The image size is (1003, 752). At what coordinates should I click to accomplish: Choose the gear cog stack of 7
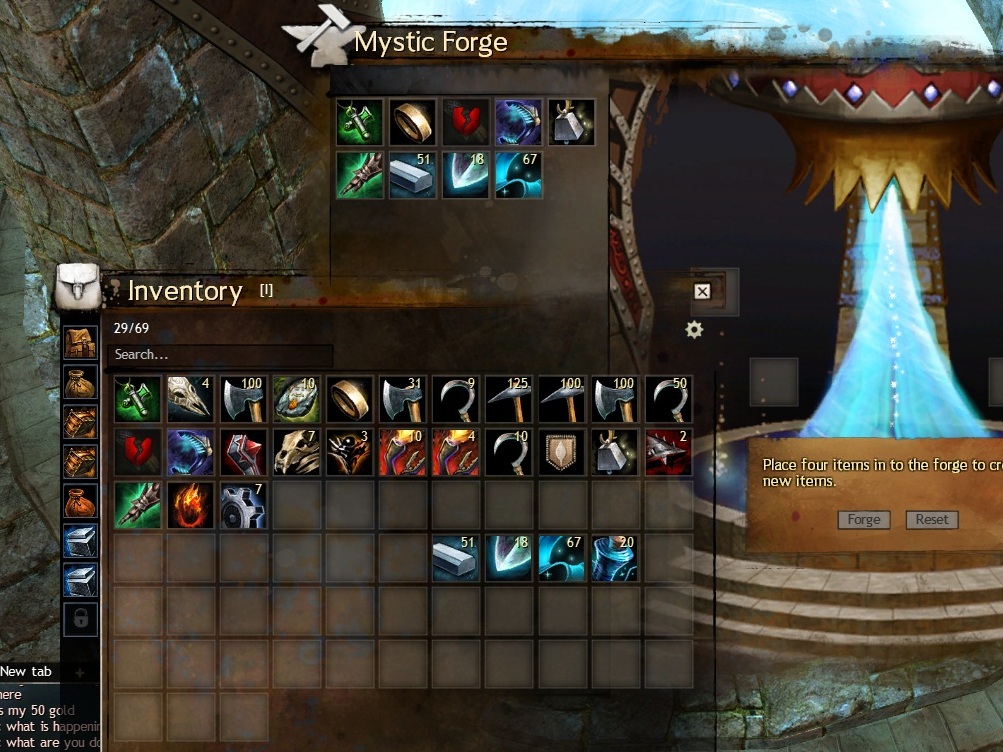243,505
